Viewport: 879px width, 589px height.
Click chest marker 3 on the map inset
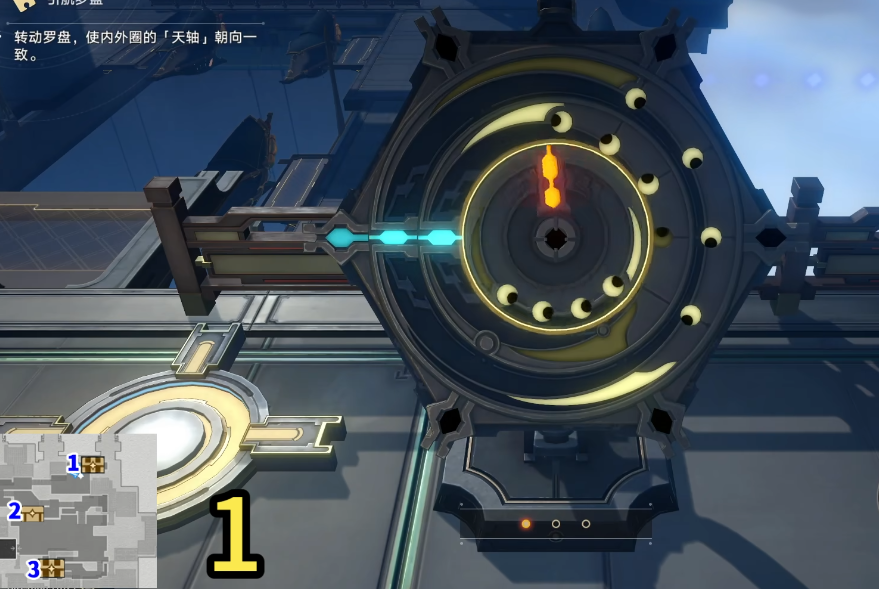pos(52,568)
